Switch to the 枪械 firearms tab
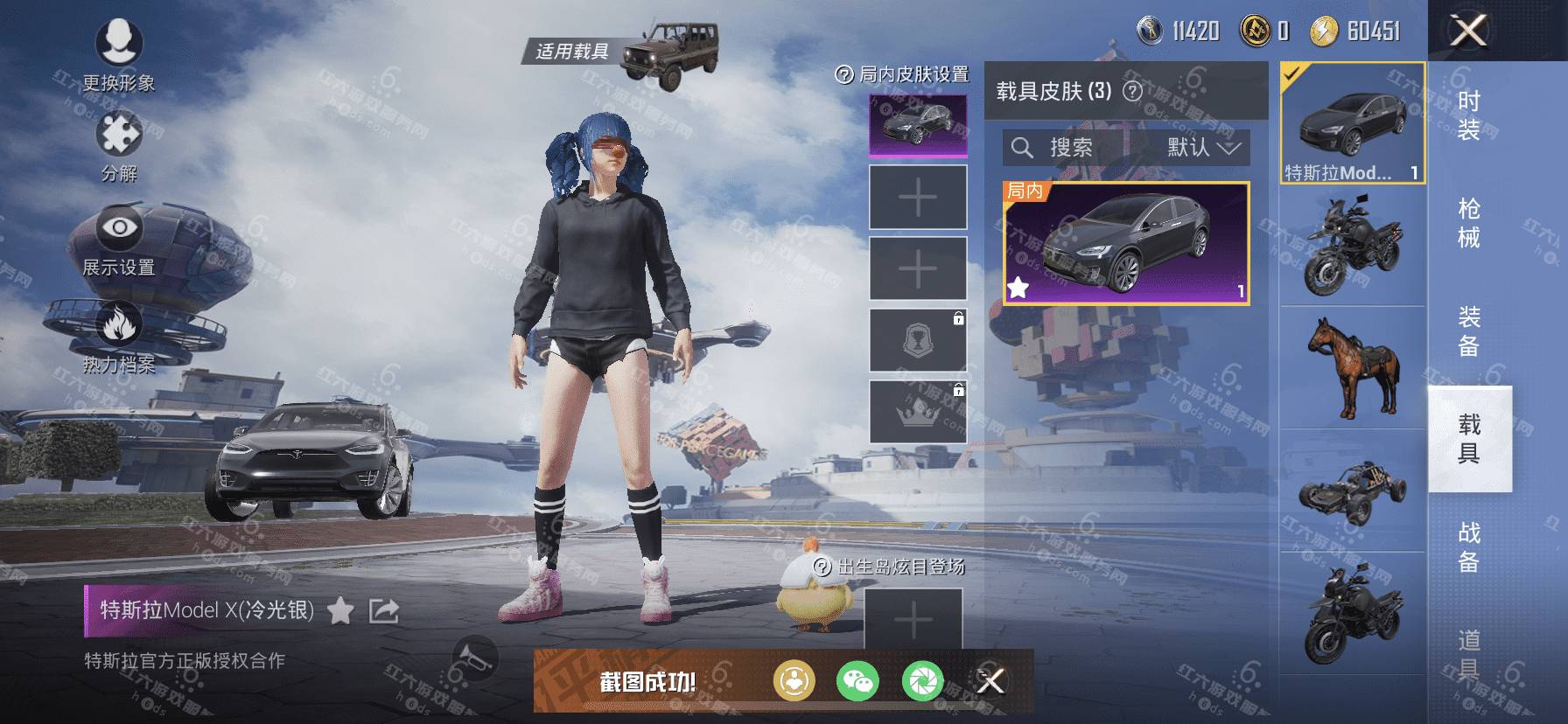Image resolution: width=1568 pixels, height=724 pixels. [1469, 223]
